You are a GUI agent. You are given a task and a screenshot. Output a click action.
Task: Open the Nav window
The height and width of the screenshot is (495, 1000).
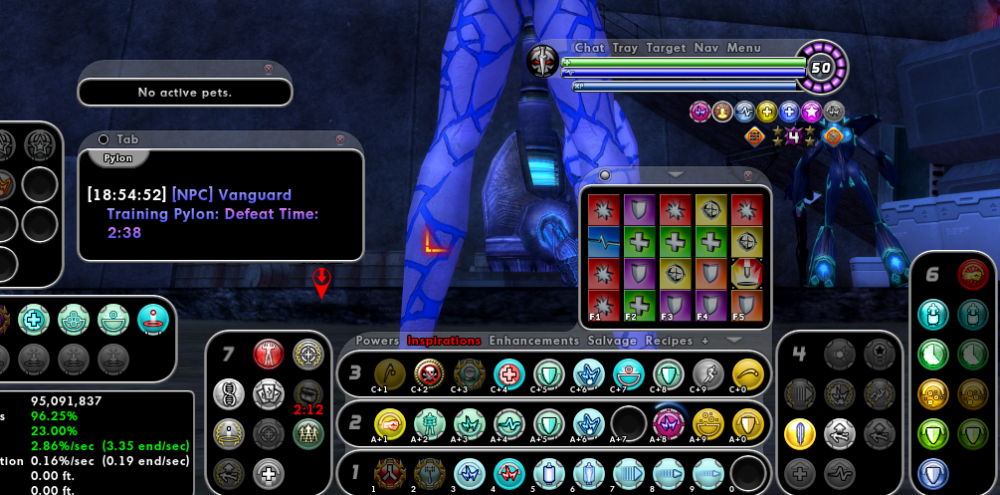(706, 47)
